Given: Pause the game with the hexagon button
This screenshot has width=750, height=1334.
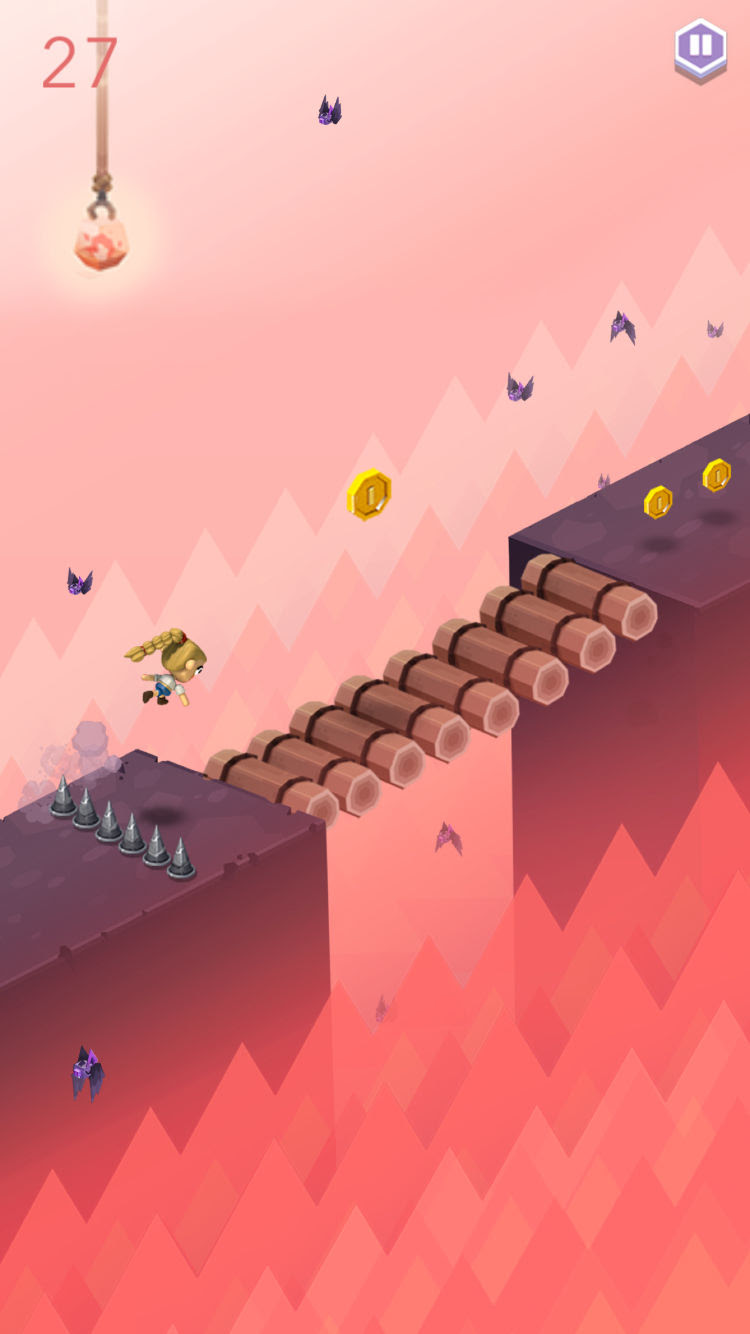Looking at the screenshot, I should (700, 47).
